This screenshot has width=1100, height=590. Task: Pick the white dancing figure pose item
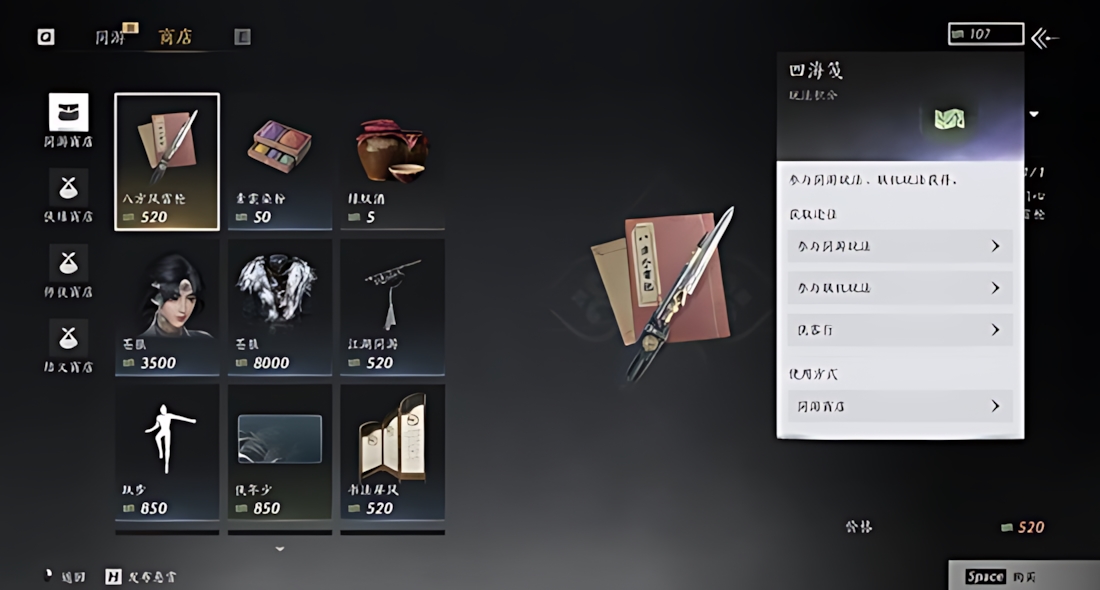pos(167,451)
